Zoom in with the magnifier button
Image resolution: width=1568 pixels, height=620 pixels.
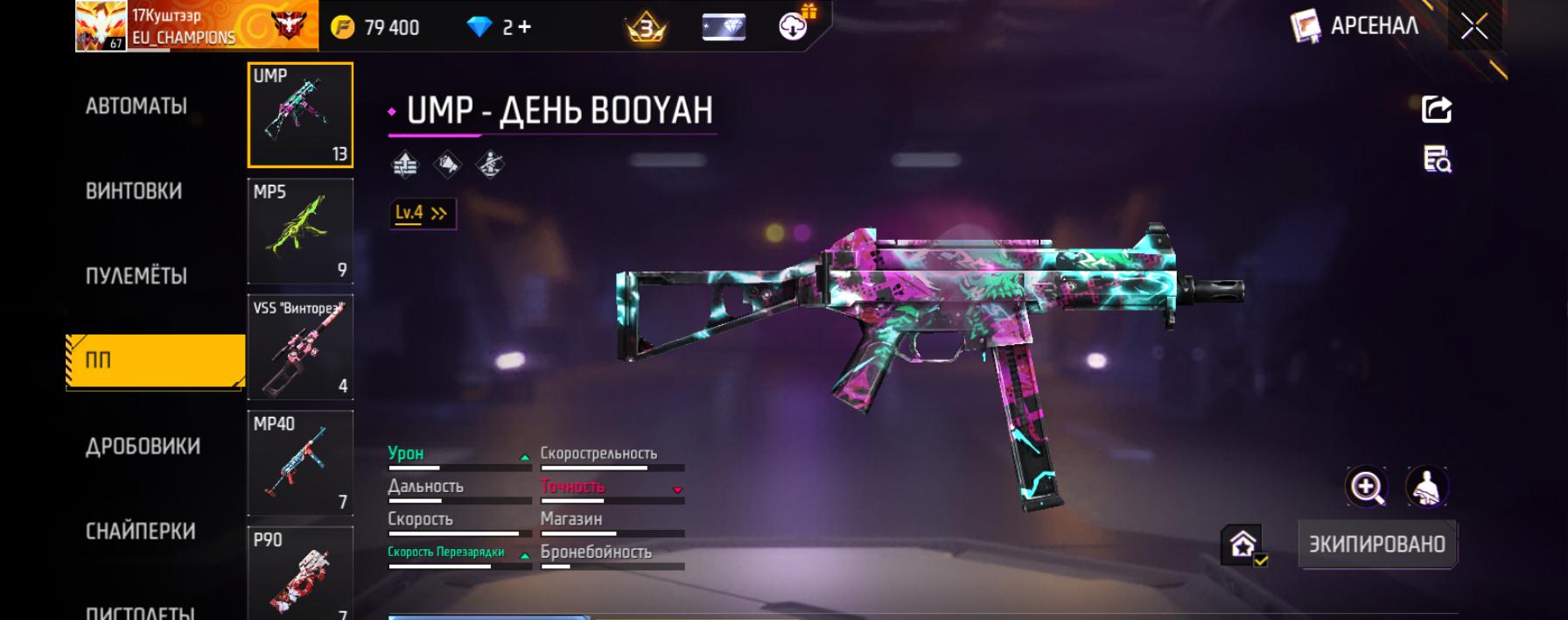(1367, 487)
